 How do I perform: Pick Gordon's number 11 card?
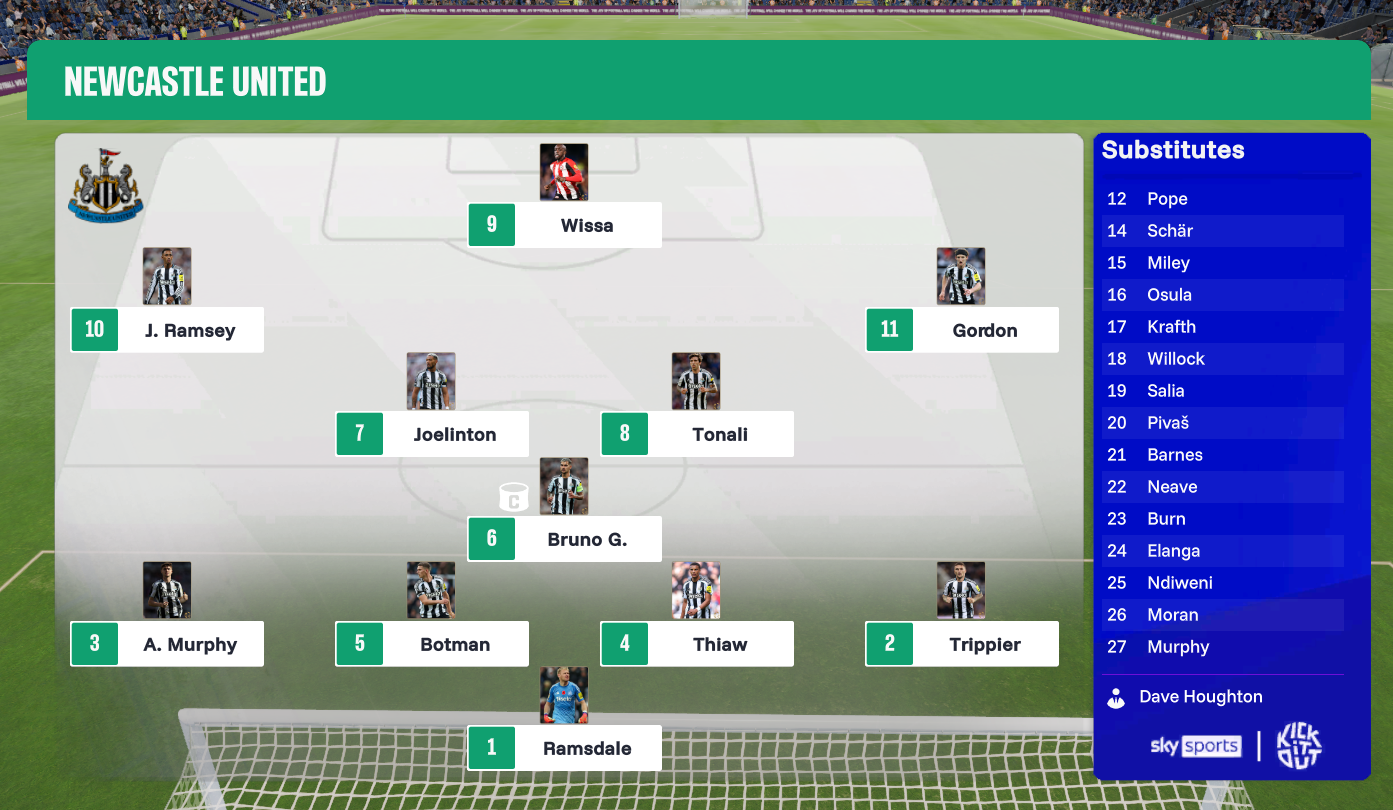962,330
